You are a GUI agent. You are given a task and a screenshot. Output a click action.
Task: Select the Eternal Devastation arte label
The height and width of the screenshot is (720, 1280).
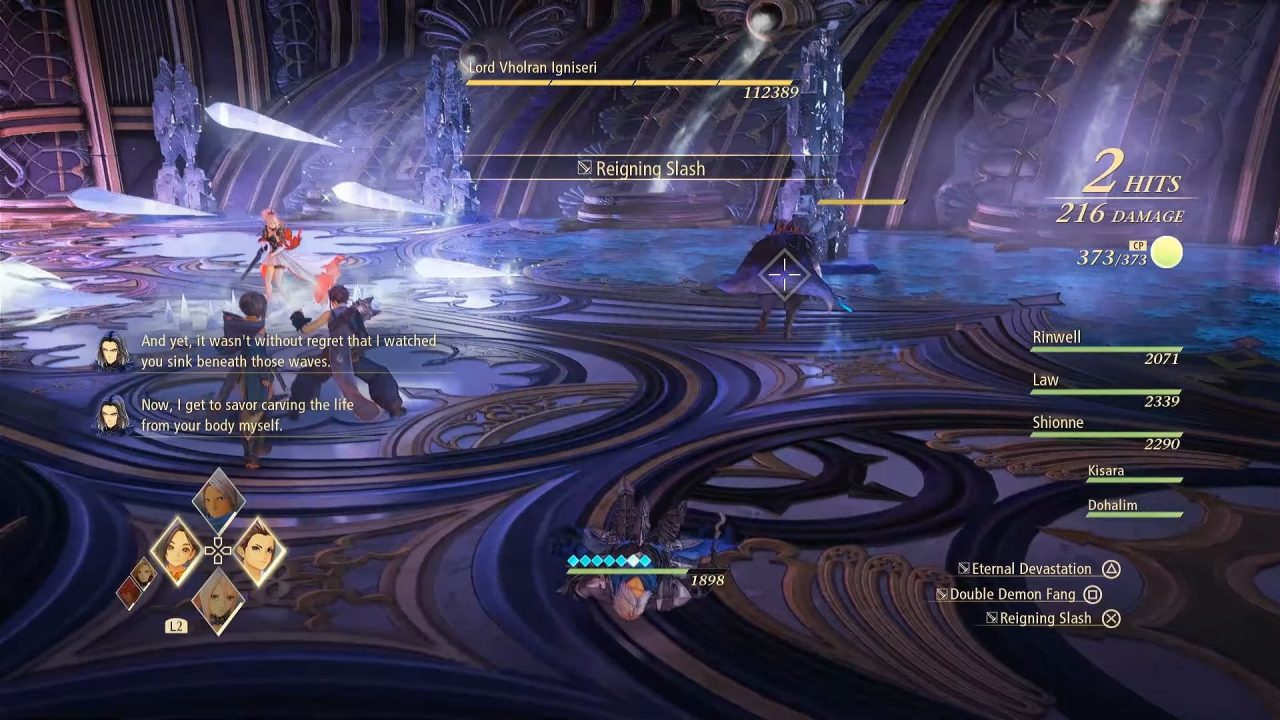[x=1027, y=568]
